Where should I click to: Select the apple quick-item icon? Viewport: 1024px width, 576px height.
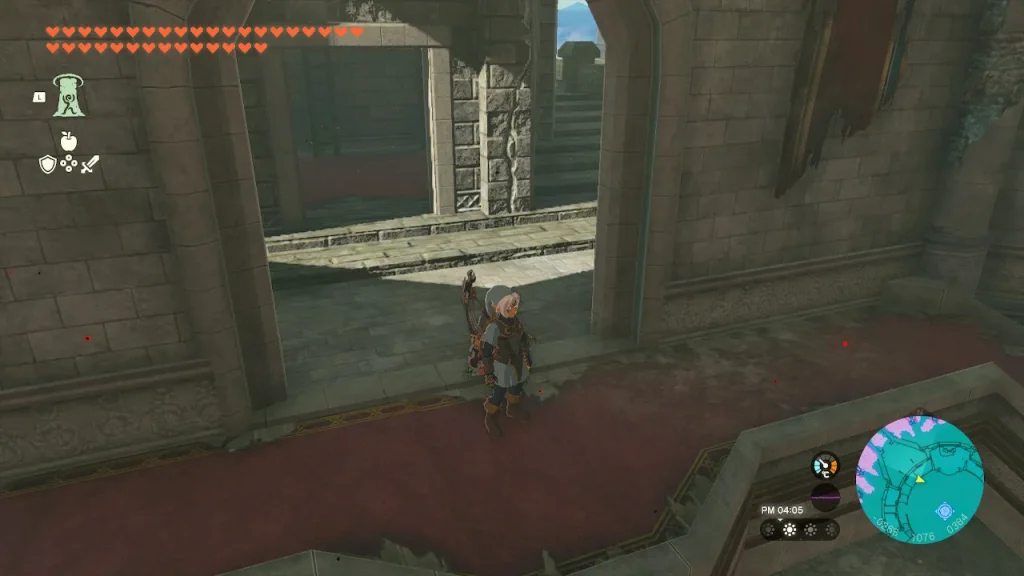[69, 141]
